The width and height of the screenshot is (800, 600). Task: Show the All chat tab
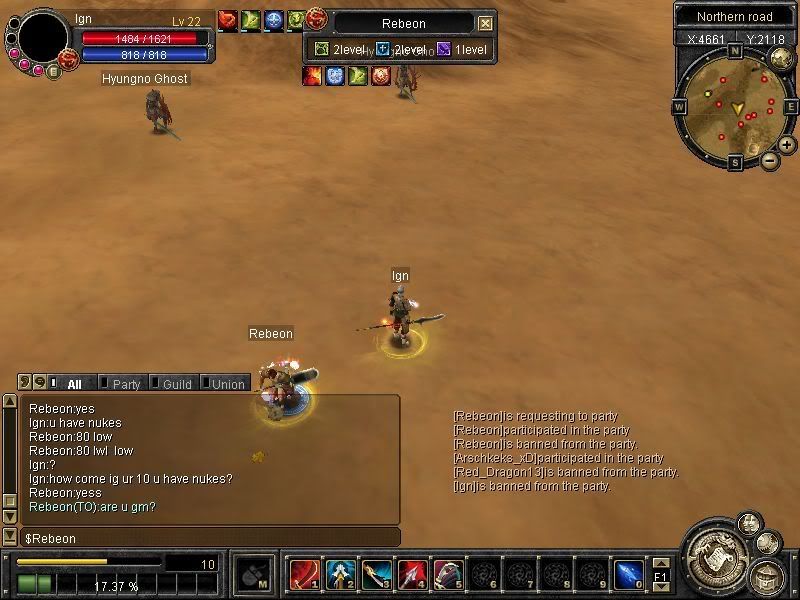[73, 384]
